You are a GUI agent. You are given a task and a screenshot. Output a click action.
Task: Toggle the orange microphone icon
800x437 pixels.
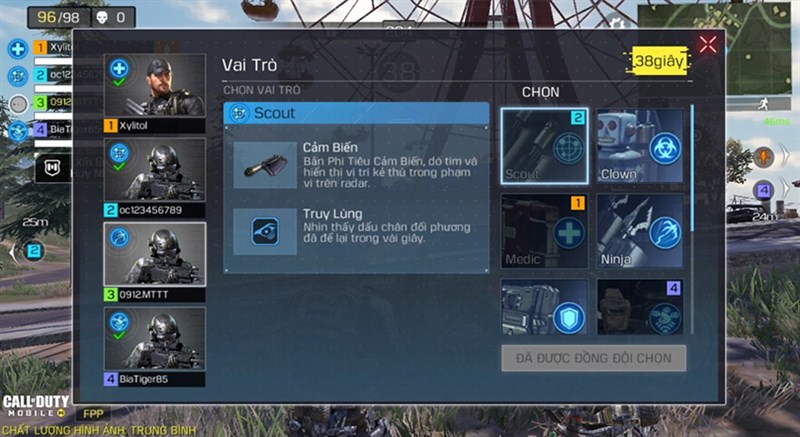point(764,156)
